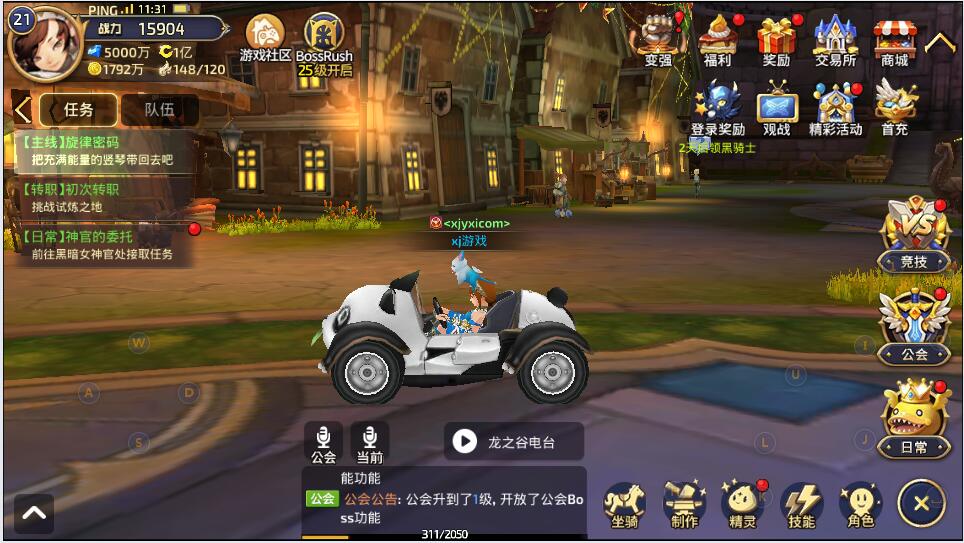This screenshot has height=543, width=964.
Task: Open the 角色 character sheet
Action: pyautogui.click(x=860, y=504)
